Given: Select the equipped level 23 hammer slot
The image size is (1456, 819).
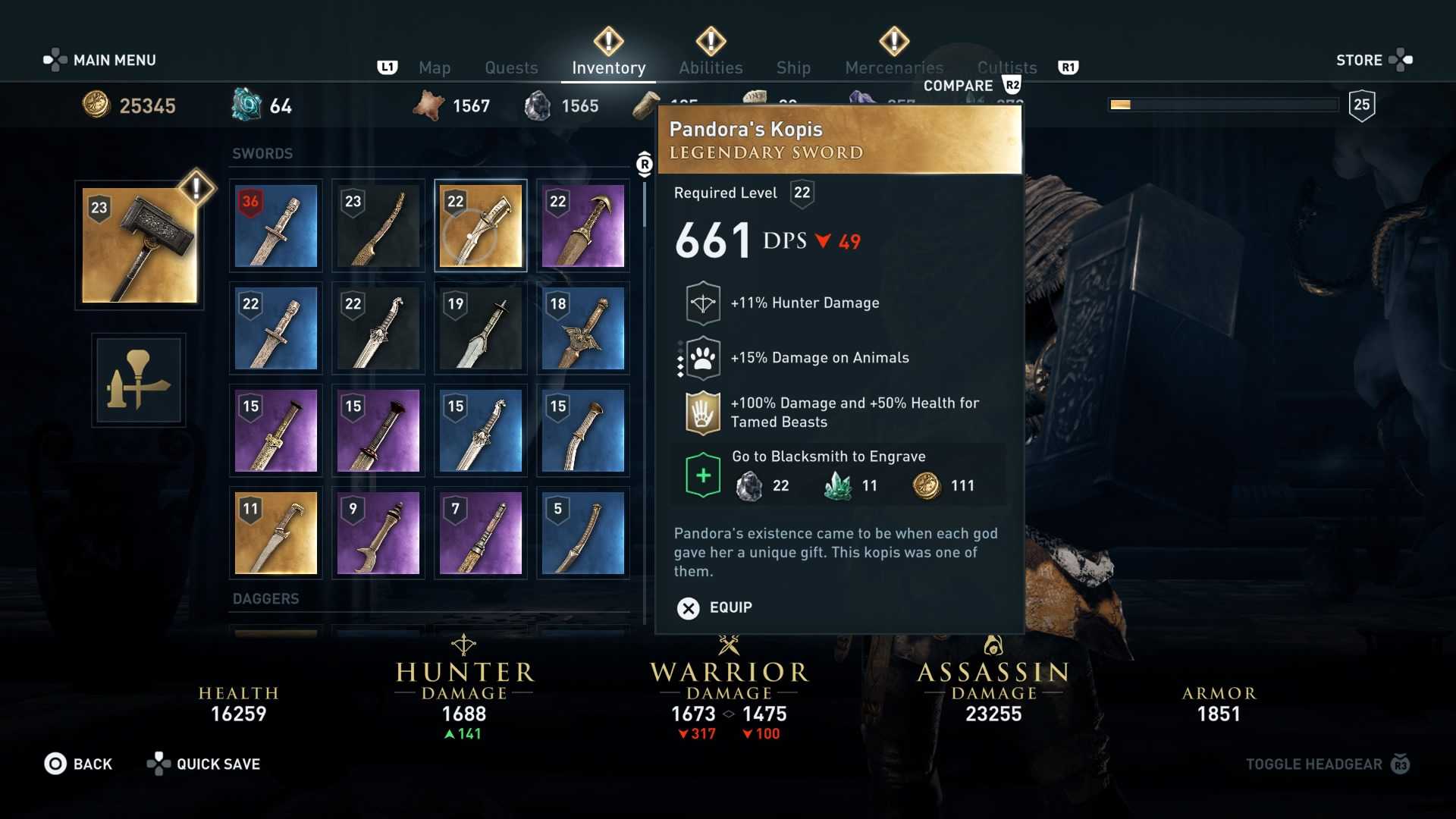Looking at the screenshot, I should click(x=140, y=246).
